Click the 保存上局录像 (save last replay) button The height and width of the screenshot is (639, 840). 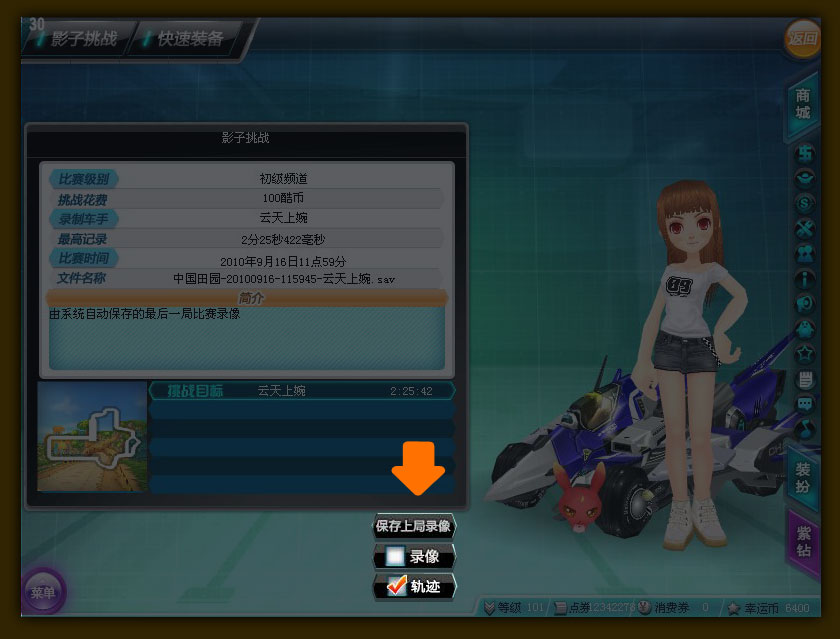coord(413,526)
